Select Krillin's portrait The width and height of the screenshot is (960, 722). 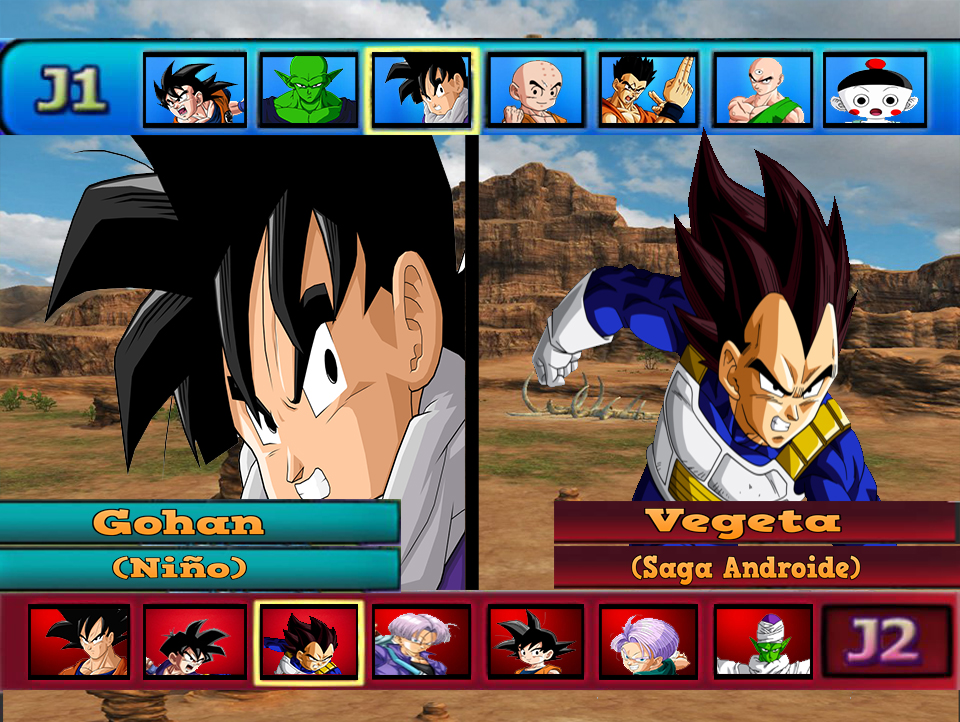(536, 90)
